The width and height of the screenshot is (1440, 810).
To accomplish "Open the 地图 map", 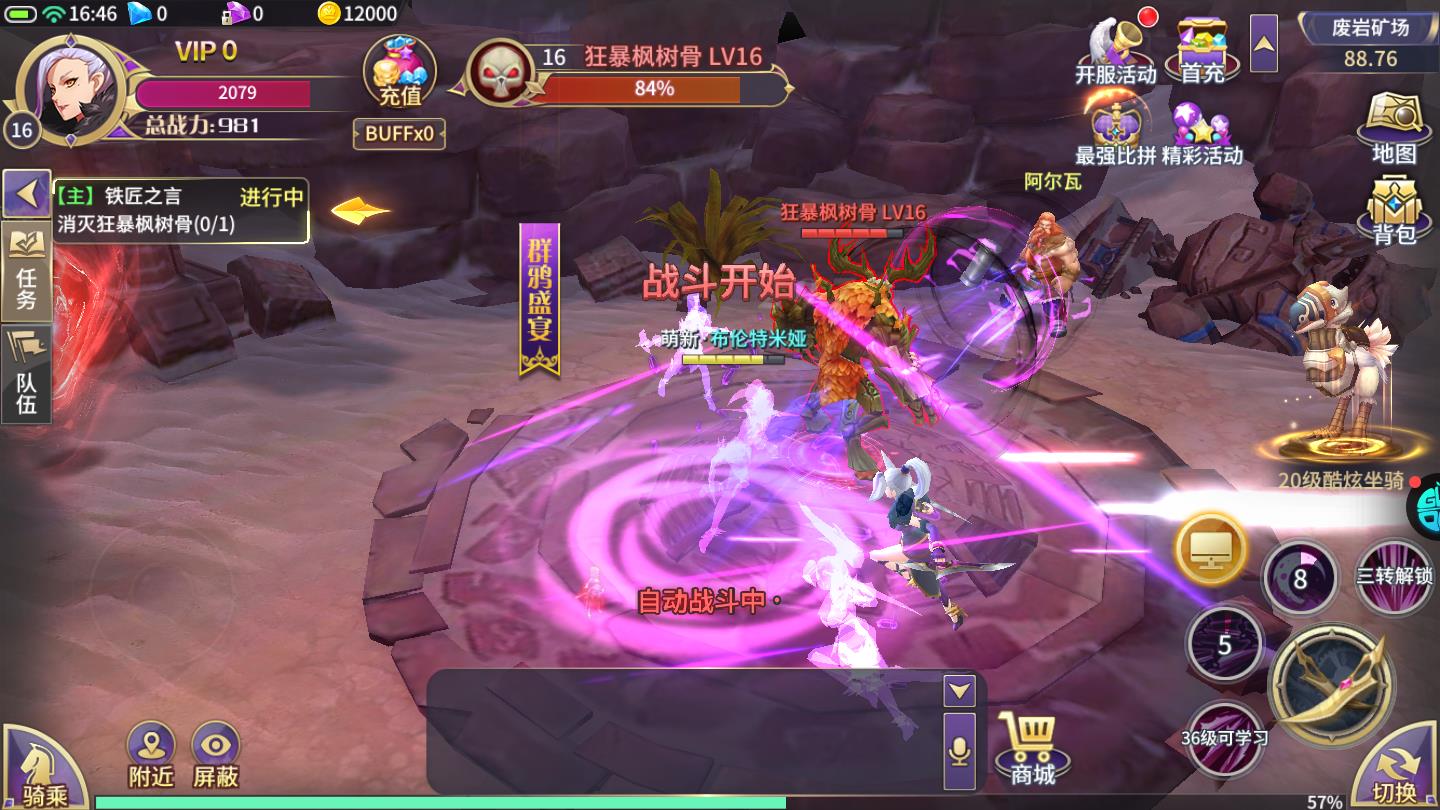I will click(1395, 128).
